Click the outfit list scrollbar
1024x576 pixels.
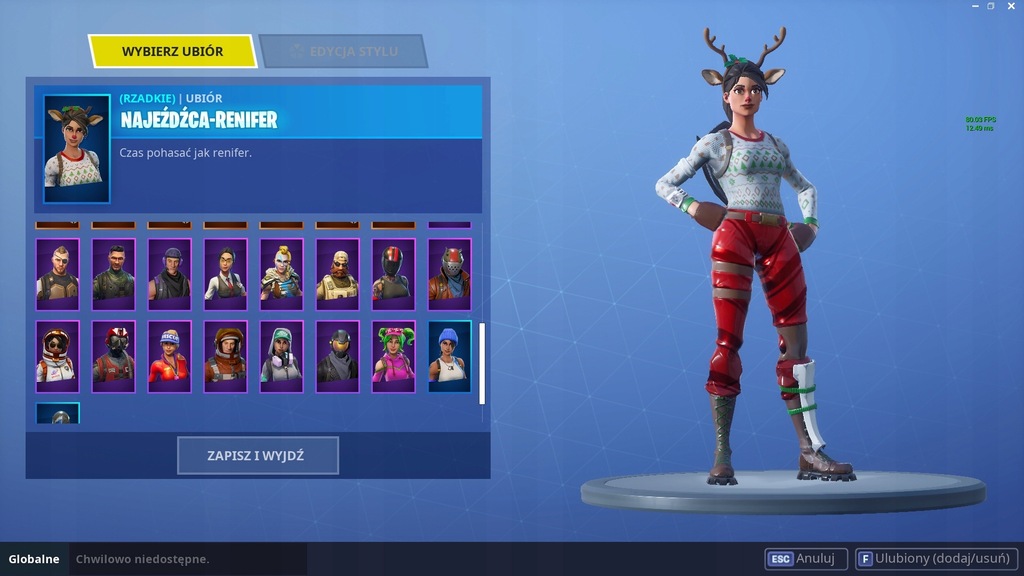(x=482, y=362)
